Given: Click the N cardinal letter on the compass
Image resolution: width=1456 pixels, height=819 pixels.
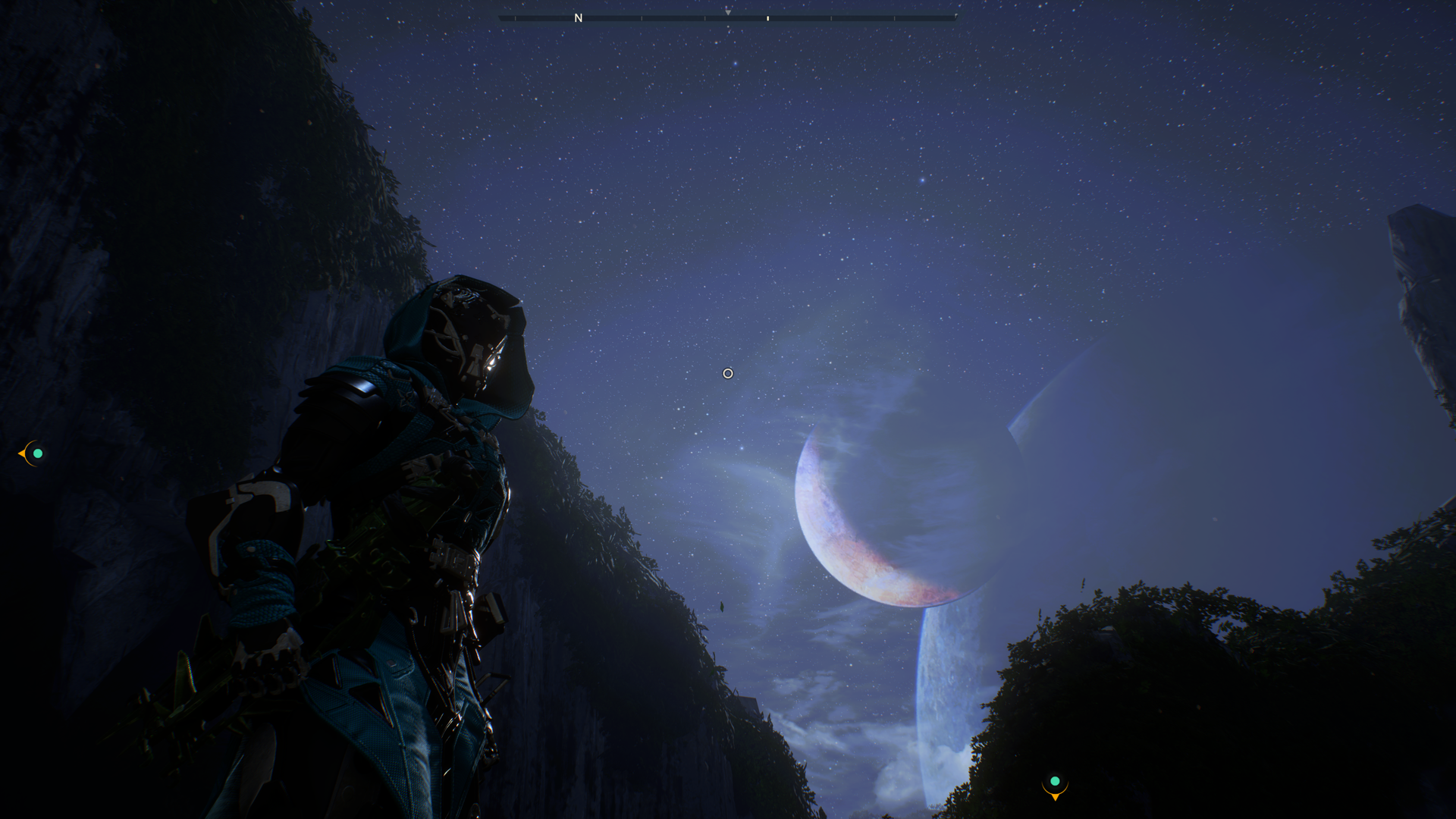Looking at the screenshot, I should tap(579, 17).
